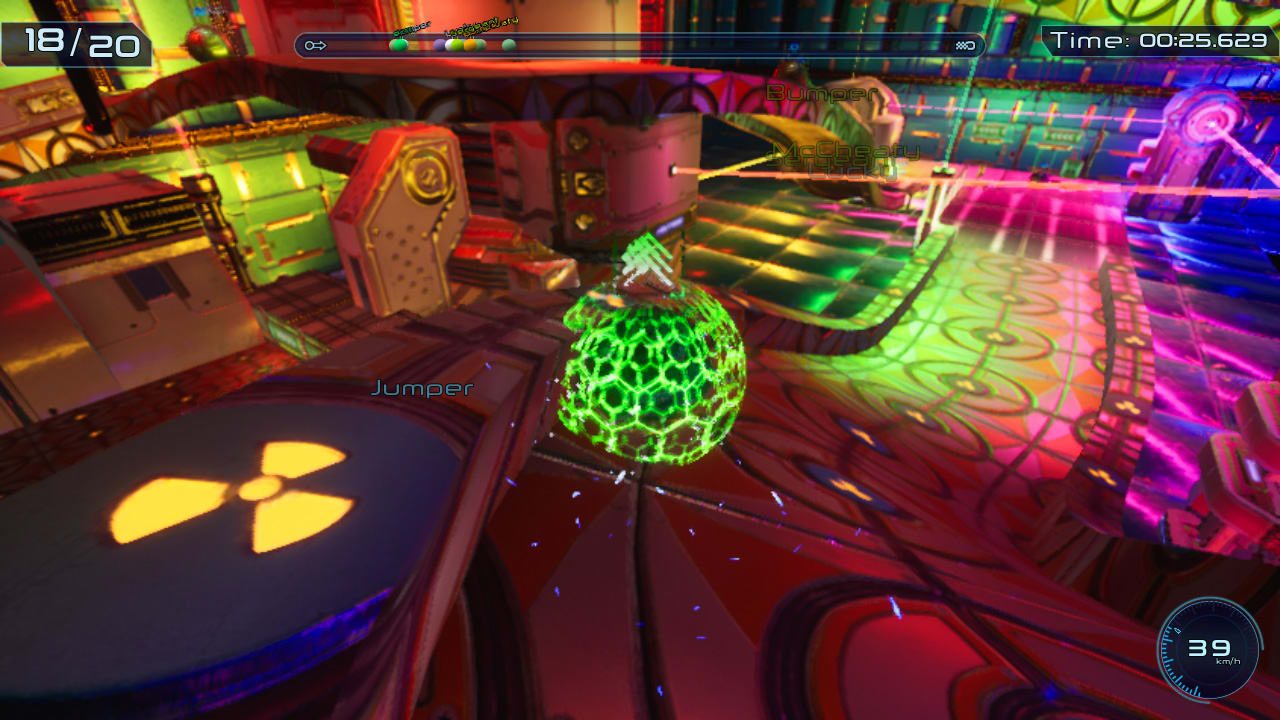Select the Lastshark.stu name label
Screen dimensions: 1280x720
click(x=478, y=26)
